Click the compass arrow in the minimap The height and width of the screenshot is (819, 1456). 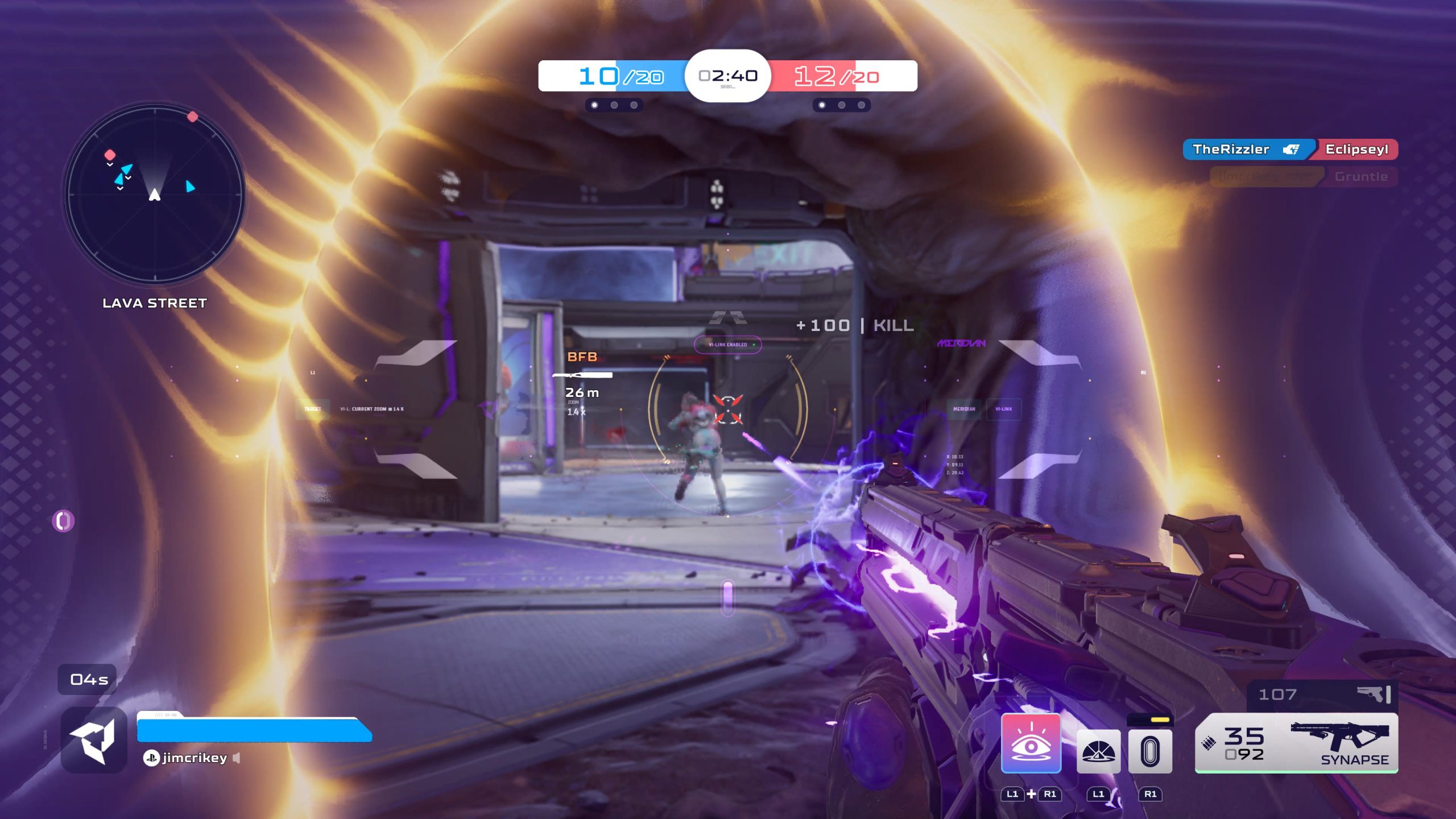pyautogui.click(x=154, y=195)
